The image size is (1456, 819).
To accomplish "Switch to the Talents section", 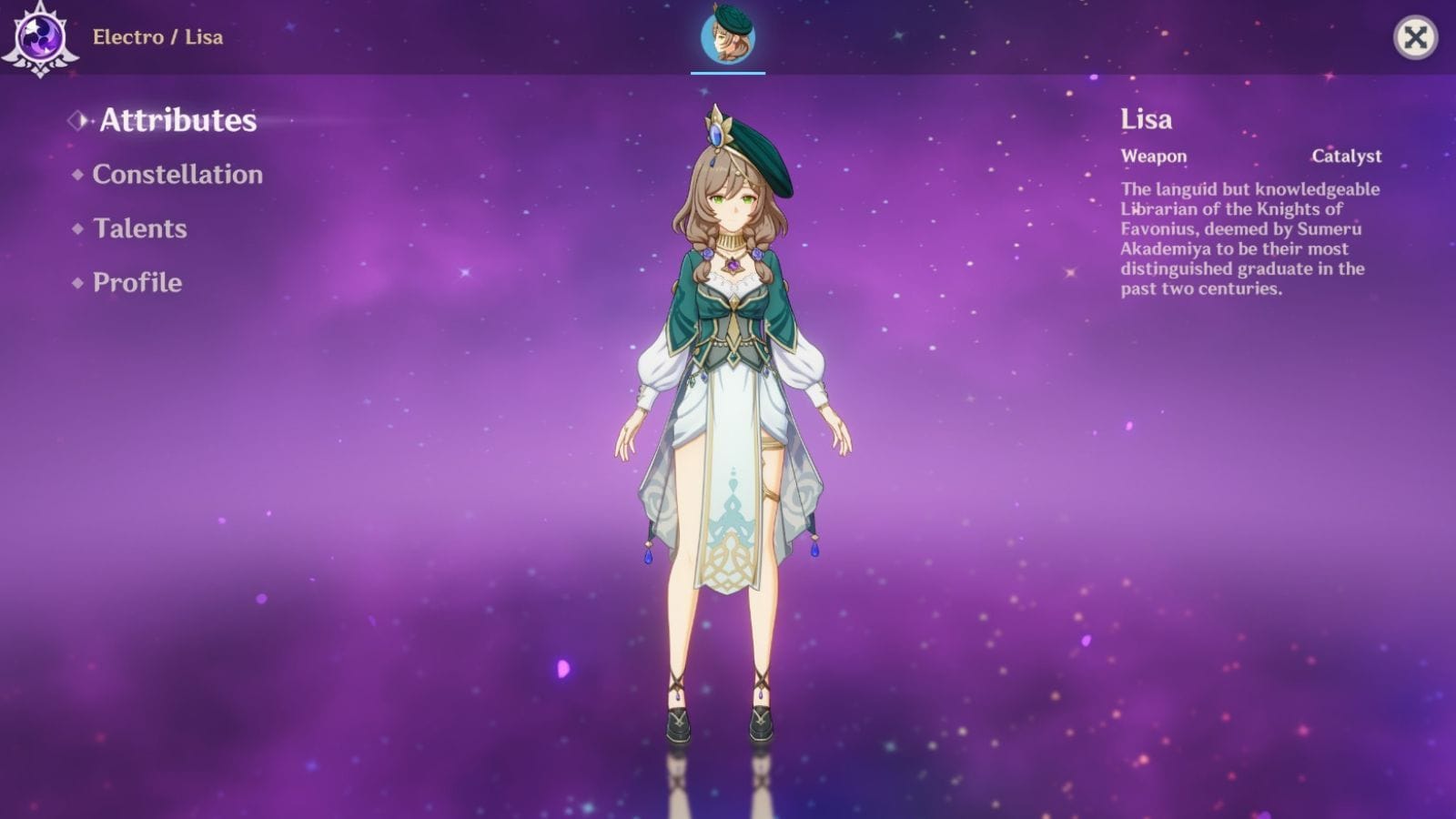I will click(139, 229).
